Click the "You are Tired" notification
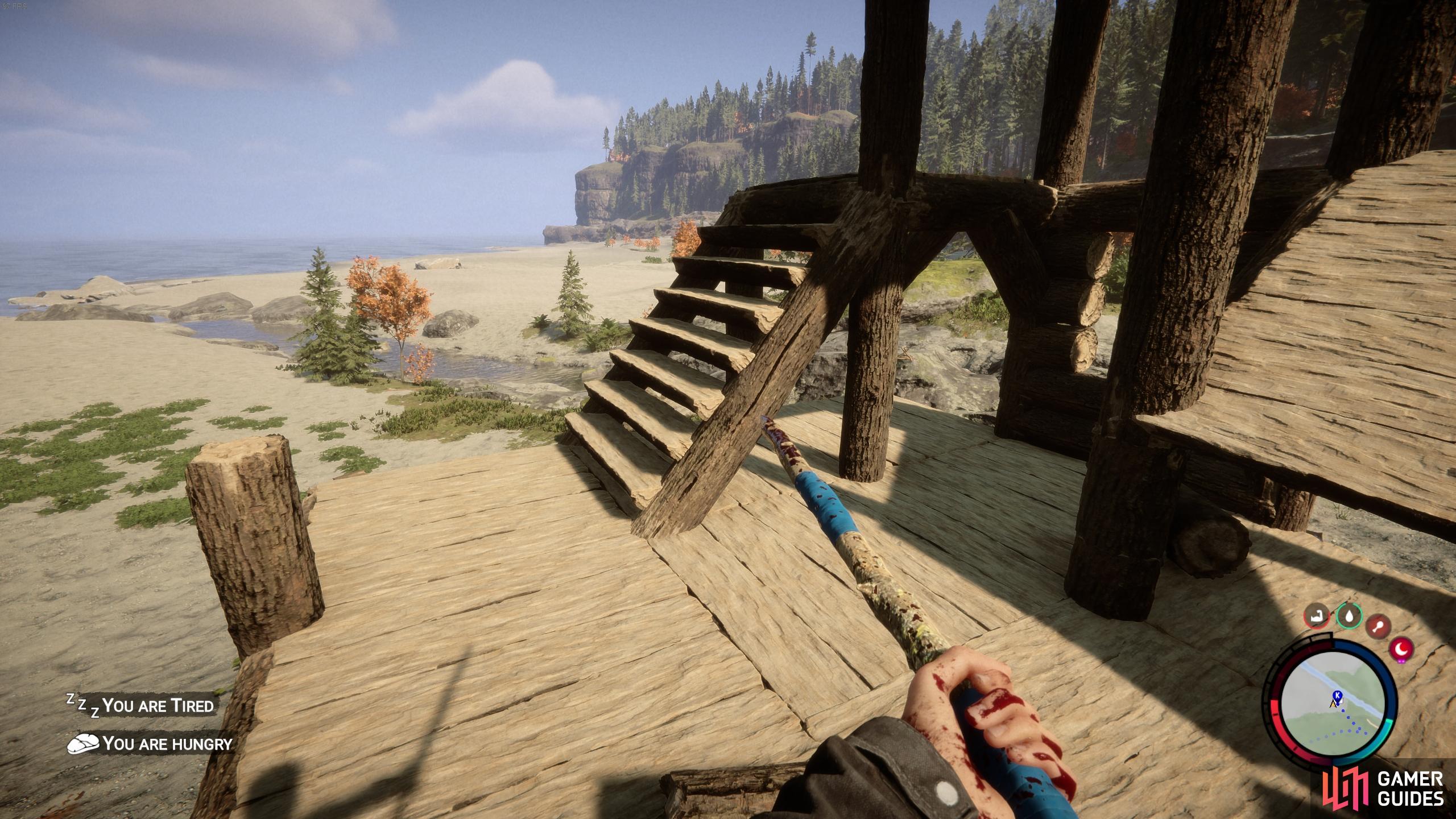 (141, 706)
